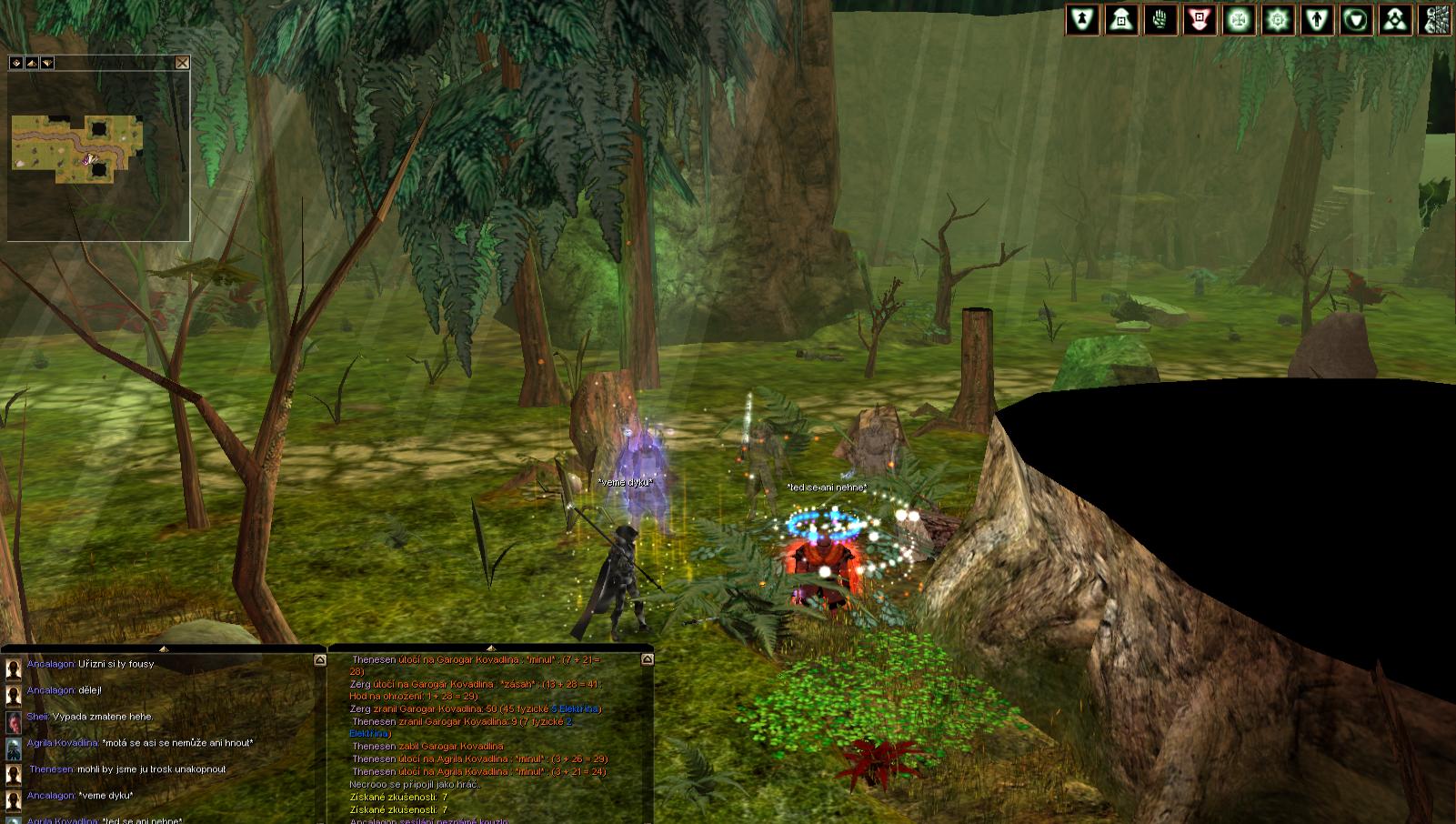Click the minimap's downward pyramid zoom button
Image resolution: width=1456 pixels, height=824 pixels.
pyautogui.click(x=47, y=63)
